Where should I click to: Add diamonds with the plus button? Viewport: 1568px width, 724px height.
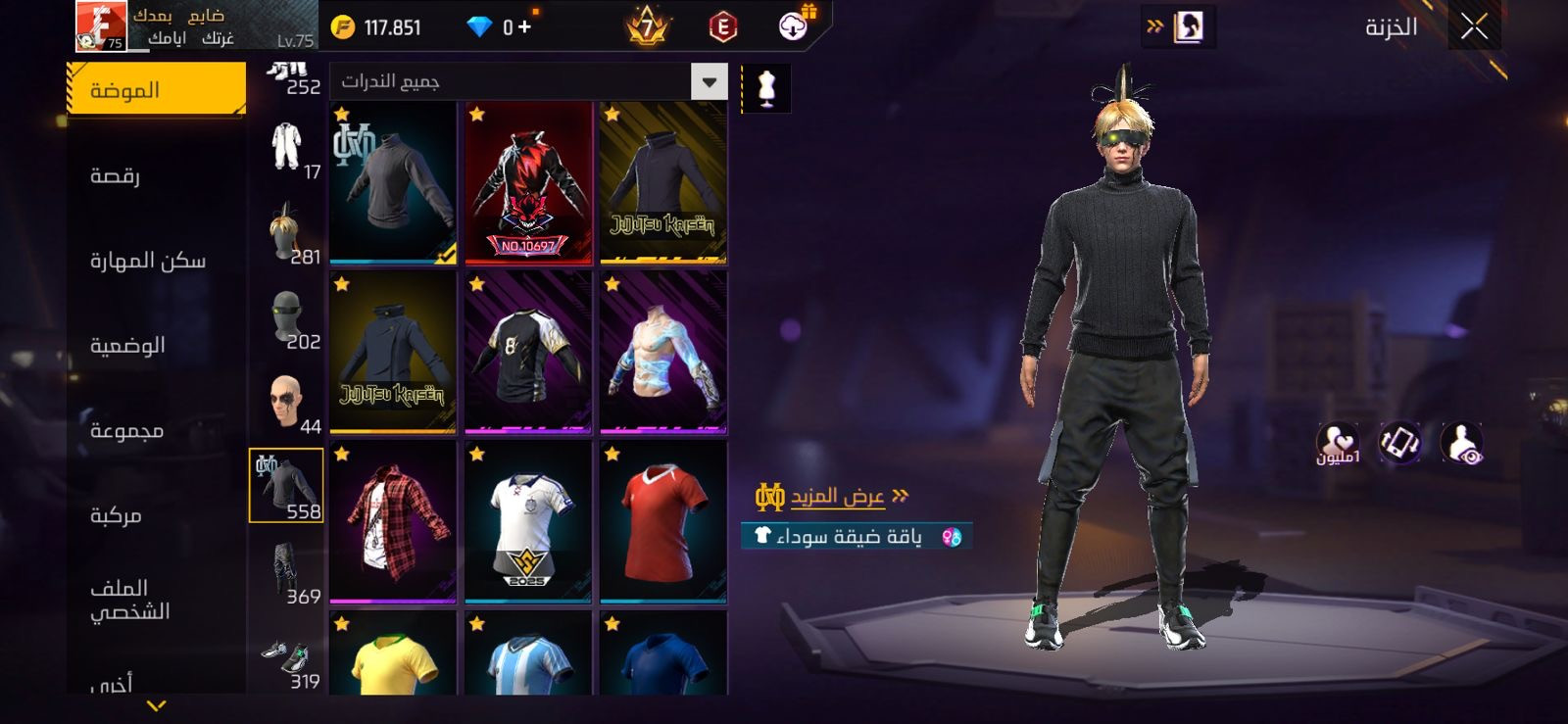click(524, 27)
